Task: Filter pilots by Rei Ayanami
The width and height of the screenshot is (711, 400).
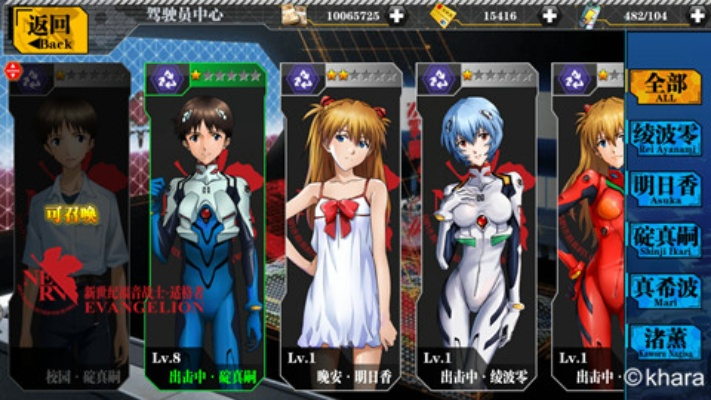Action: coord(664,138)
